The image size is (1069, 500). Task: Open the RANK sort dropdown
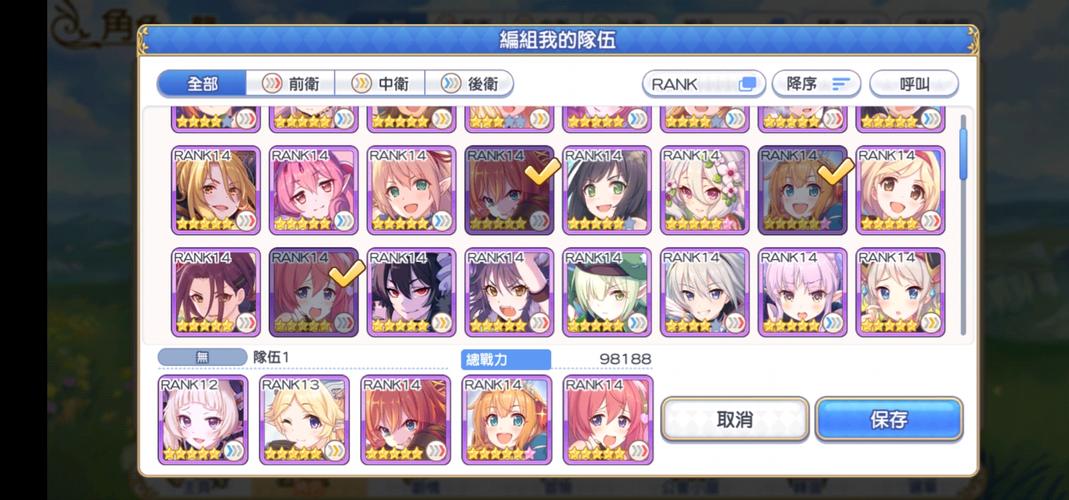[703, 84]
